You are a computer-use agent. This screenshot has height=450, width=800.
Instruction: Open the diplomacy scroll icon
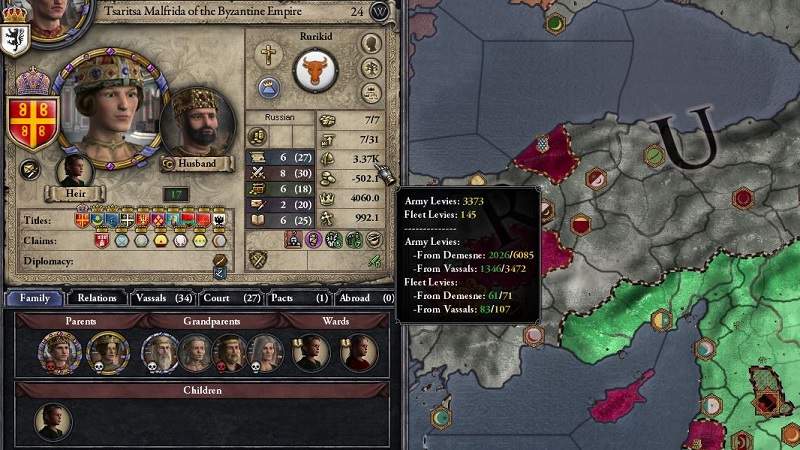coord(219,260)
